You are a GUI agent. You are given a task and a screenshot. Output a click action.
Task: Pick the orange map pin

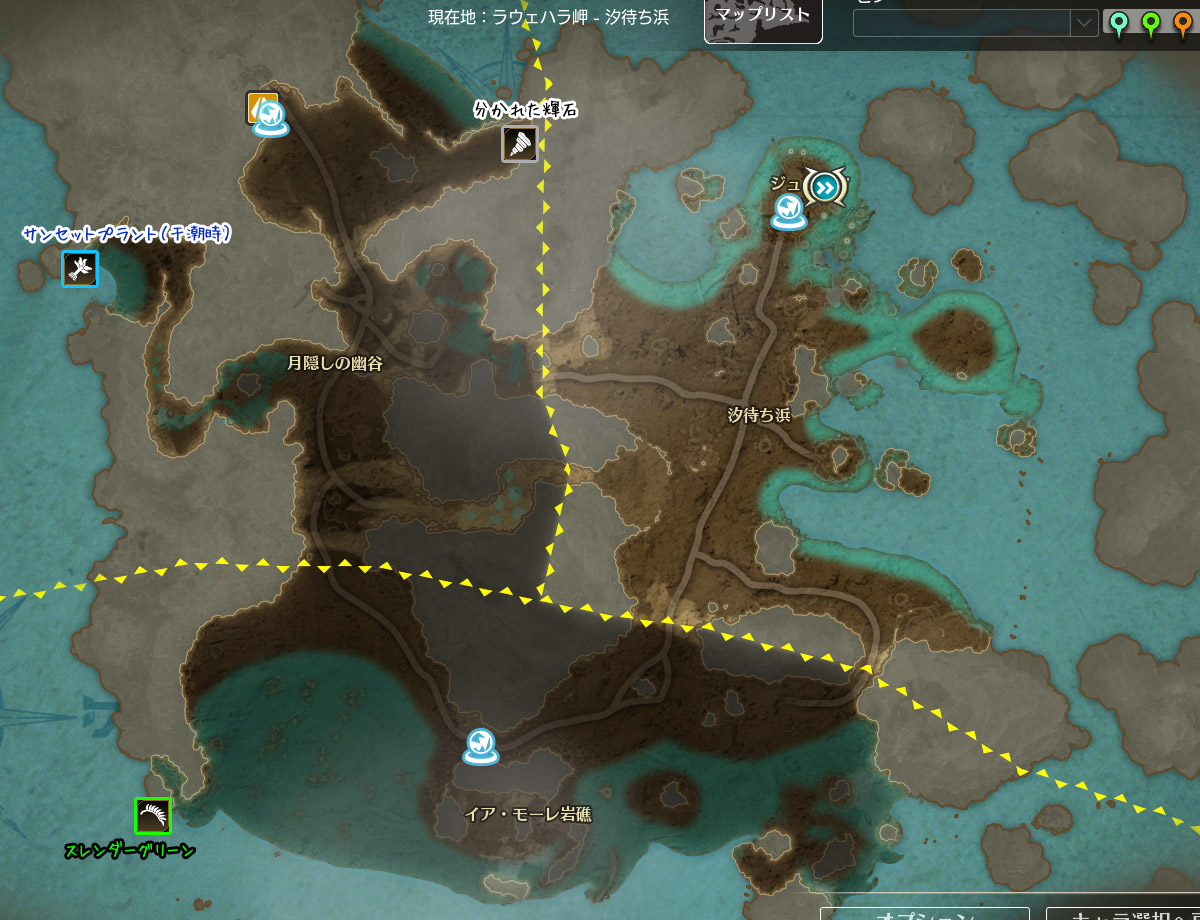(1183, 23)
